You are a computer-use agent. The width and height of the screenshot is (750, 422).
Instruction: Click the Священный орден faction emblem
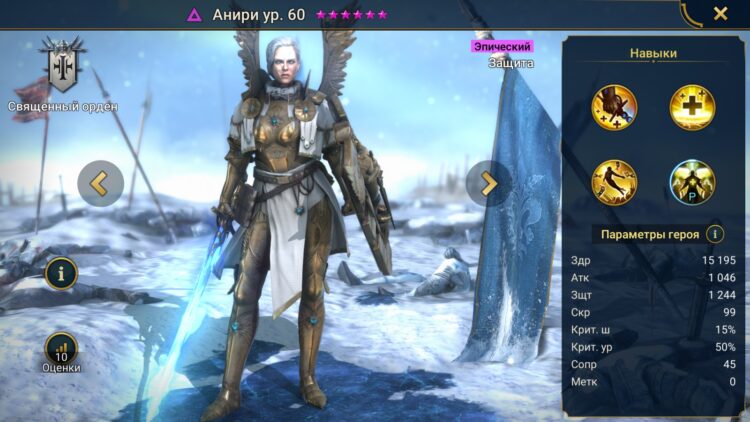pyautogui.click(x=63, y=66)
